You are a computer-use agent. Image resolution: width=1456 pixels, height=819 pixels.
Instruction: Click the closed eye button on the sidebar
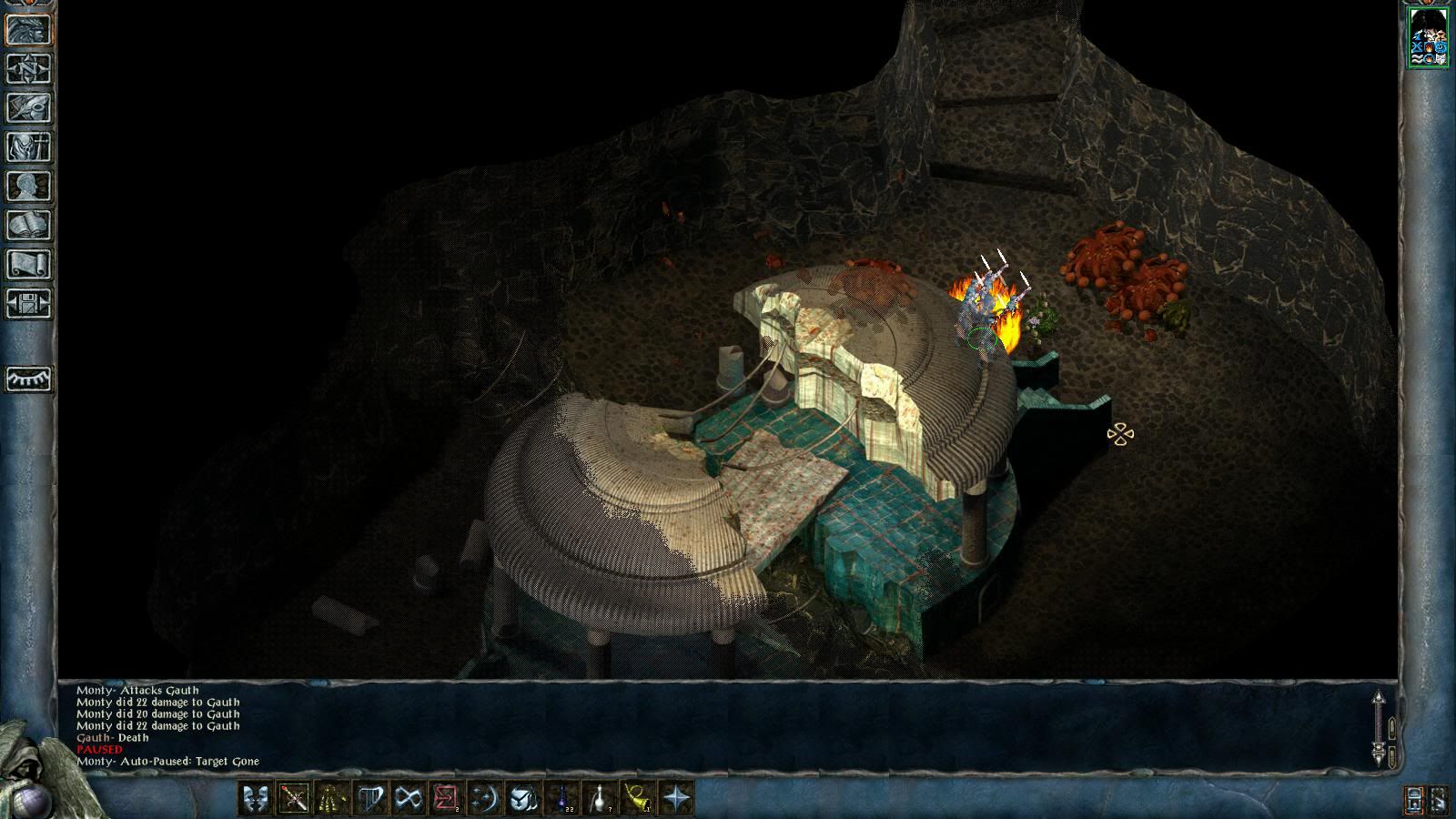(x=29, y=379)
